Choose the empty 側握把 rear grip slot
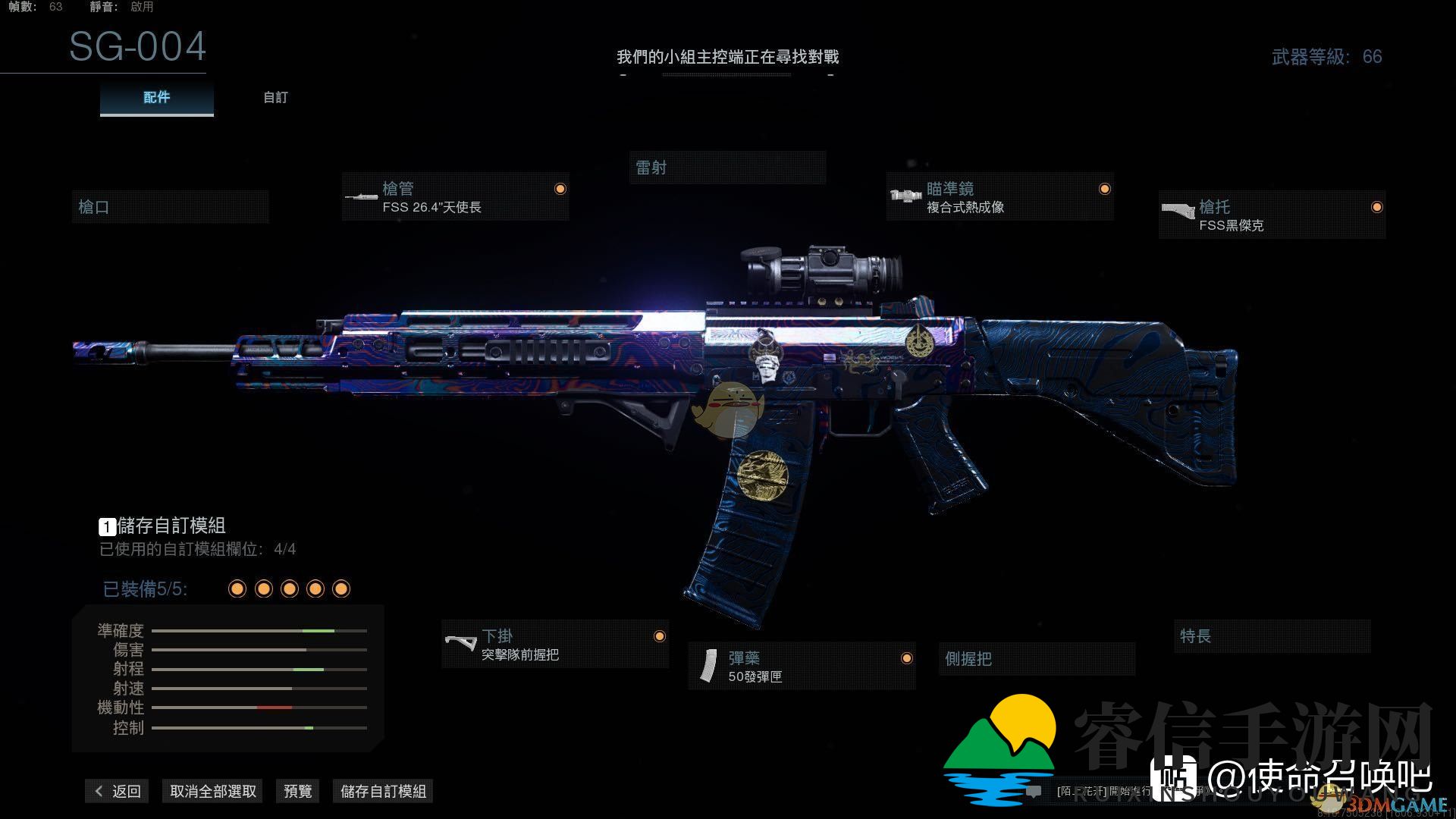This screenshot has height=819, width=1456. [x=1036, y=659]
